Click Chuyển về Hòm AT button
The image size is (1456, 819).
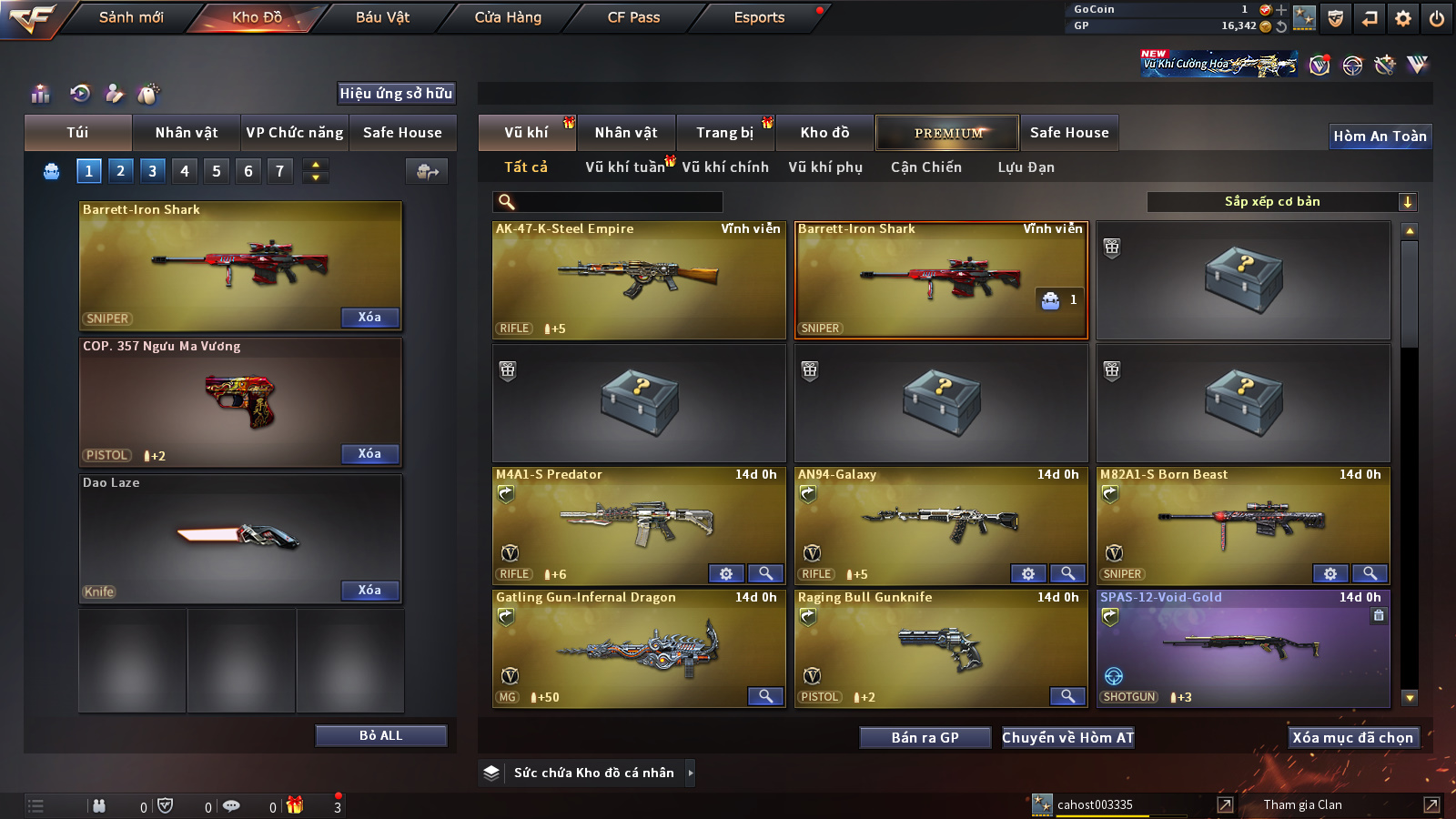(1067, 738)
